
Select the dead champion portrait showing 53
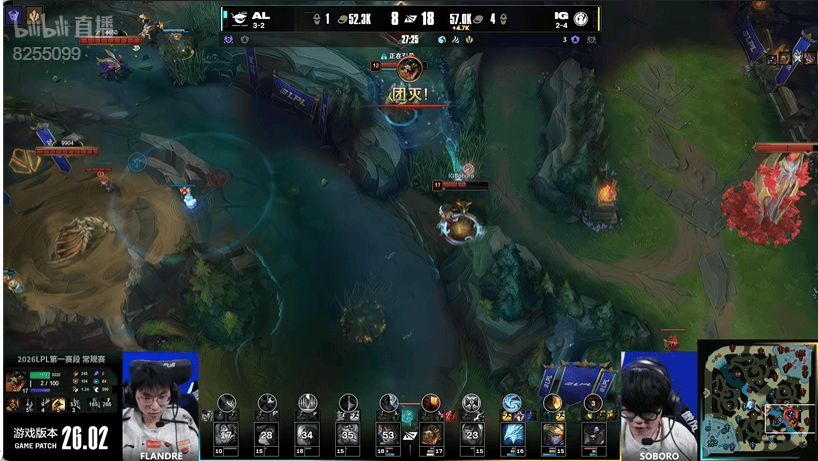click(x=389, y=434)
